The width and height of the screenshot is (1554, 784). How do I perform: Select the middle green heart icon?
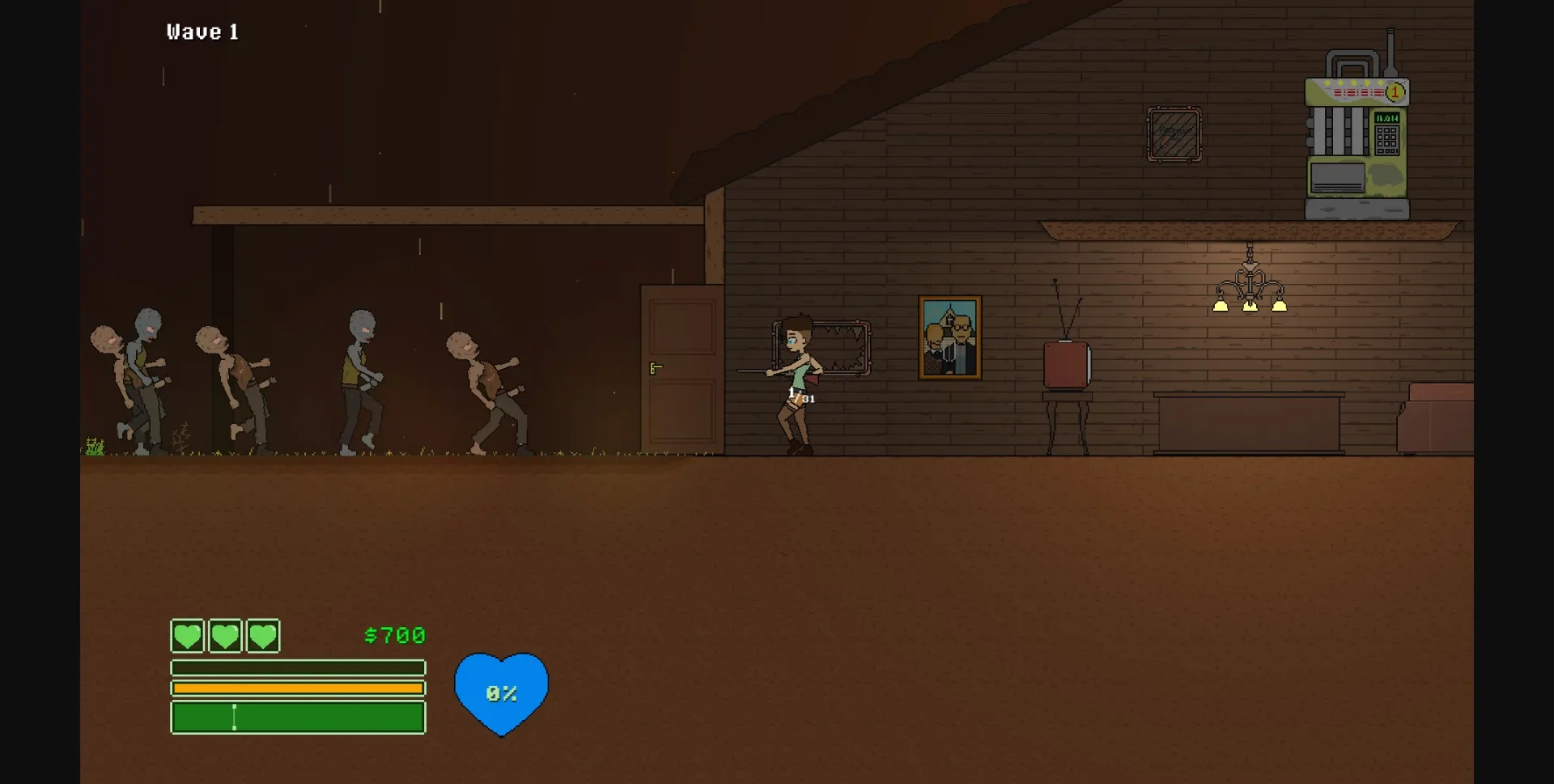click(226, 636)
